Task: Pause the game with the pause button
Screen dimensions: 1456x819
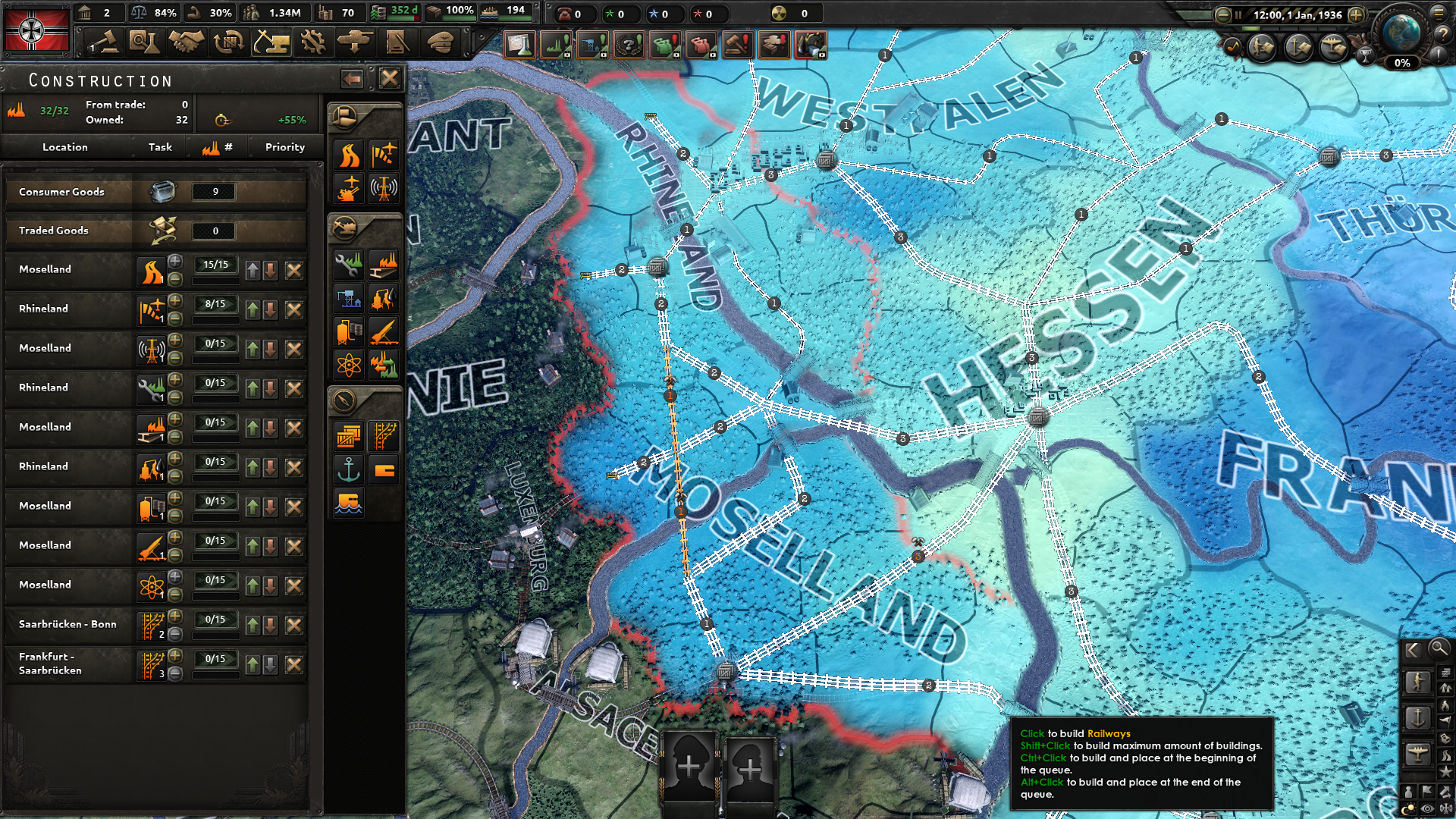Action: (1237, 14)
